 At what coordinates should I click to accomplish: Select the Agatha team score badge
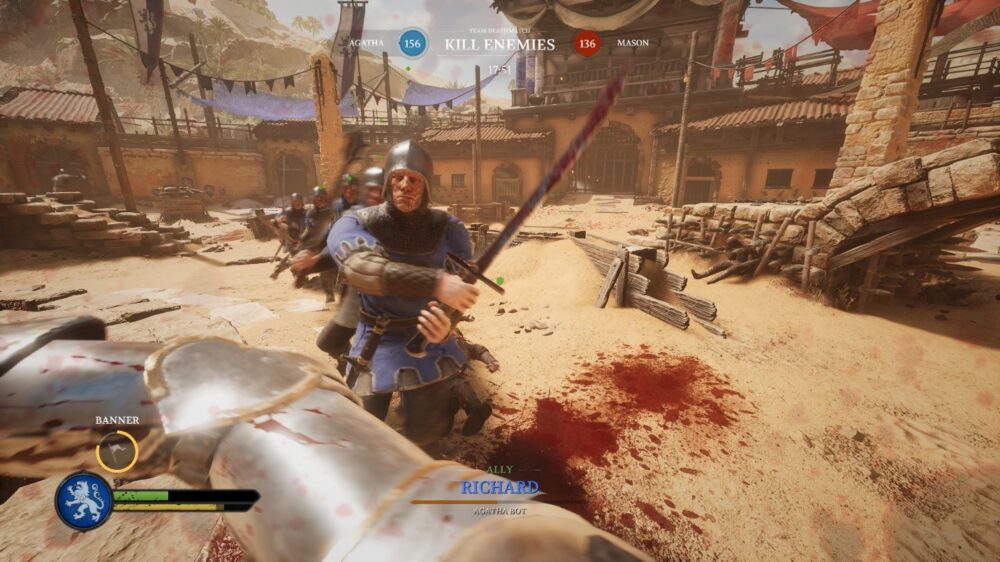point(412,43)
